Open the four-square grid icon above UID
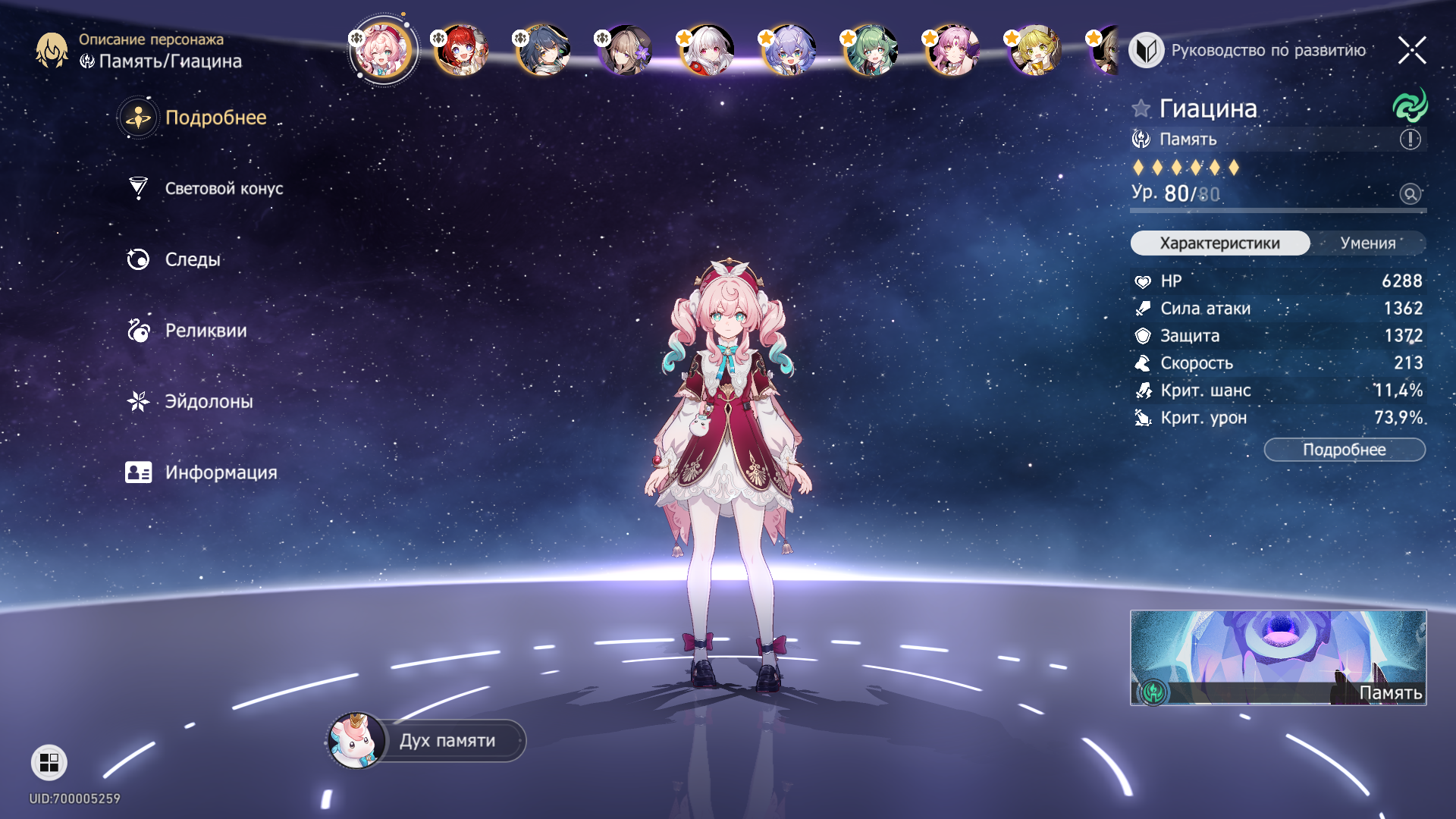1456x819 pixels. pyautogui.click(x=49, y=762)
